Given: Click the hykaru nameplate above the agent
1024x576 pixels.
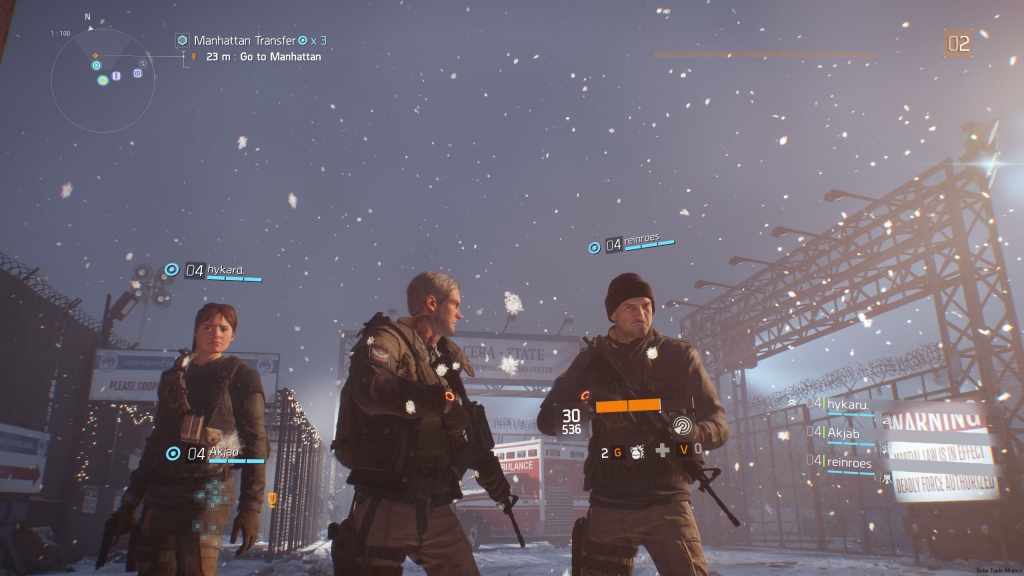Looking at the screenshot, I should tap(224, 270).
